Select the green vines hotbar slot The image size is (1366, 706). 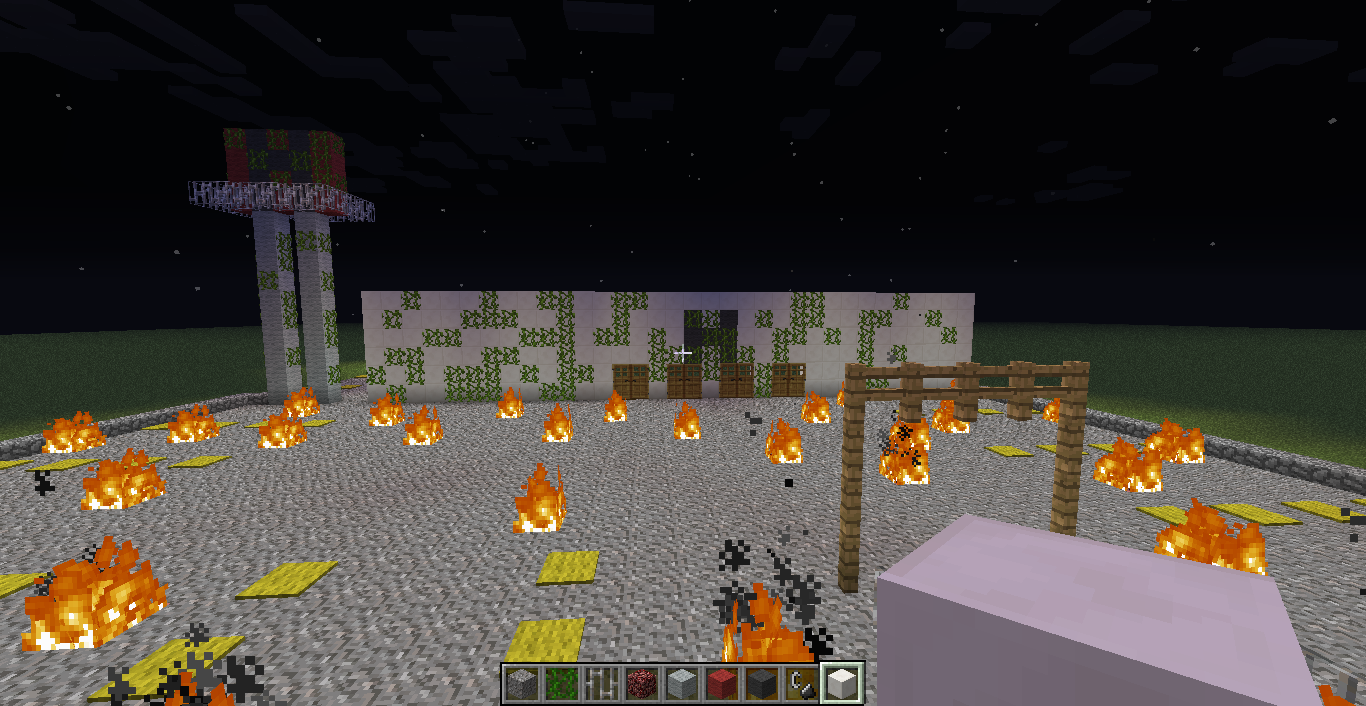[560, 684]
